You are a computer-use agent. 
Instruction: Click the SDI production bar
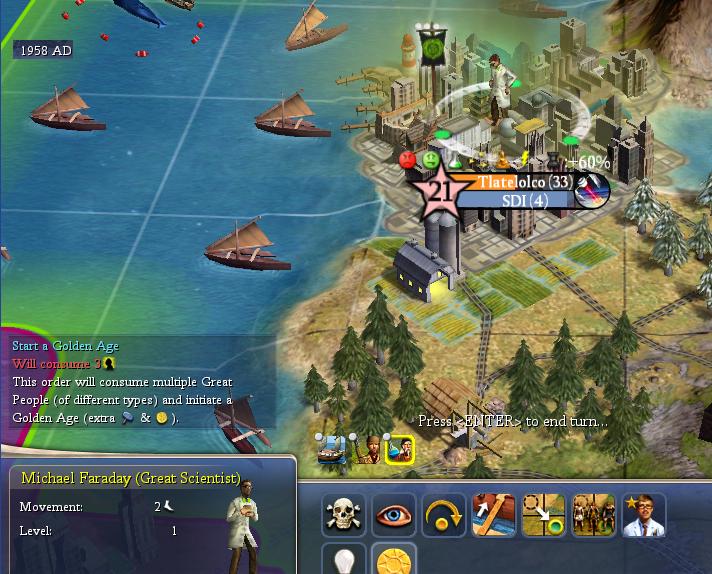tap(523, 200)
